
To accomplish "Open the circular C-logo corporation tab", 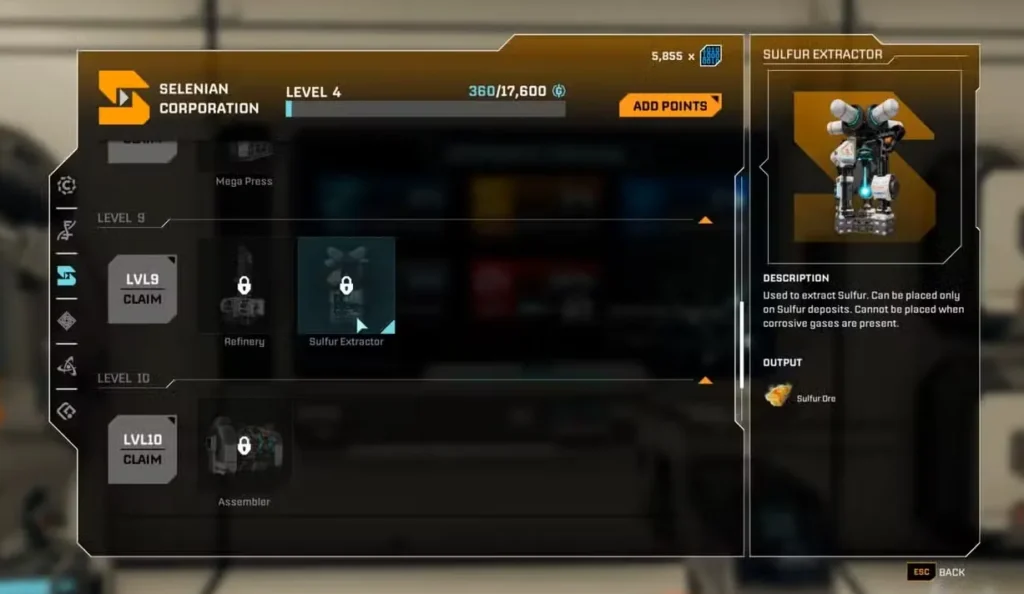I will 67,185.
